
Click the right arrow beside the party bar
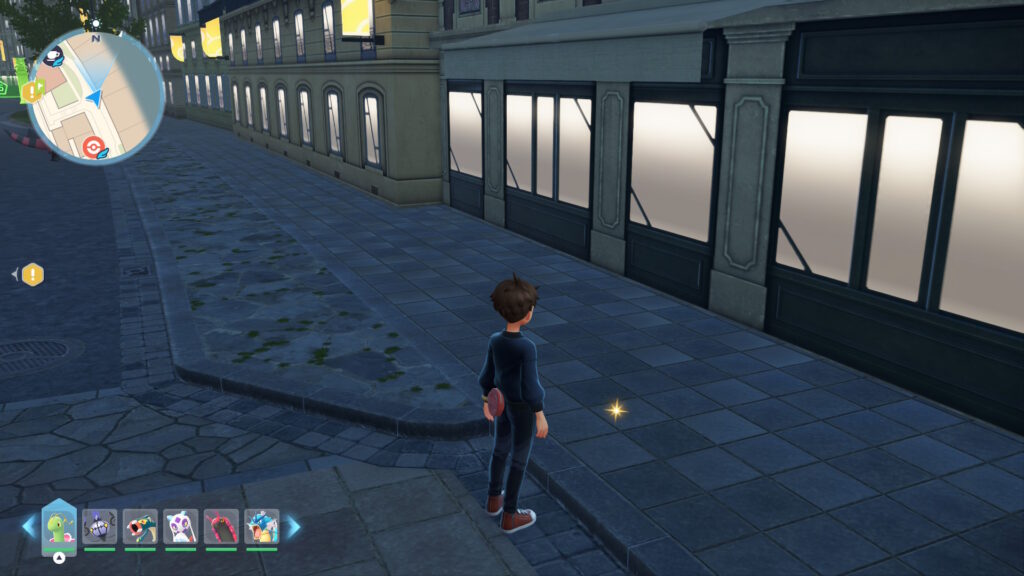point(294,526)
